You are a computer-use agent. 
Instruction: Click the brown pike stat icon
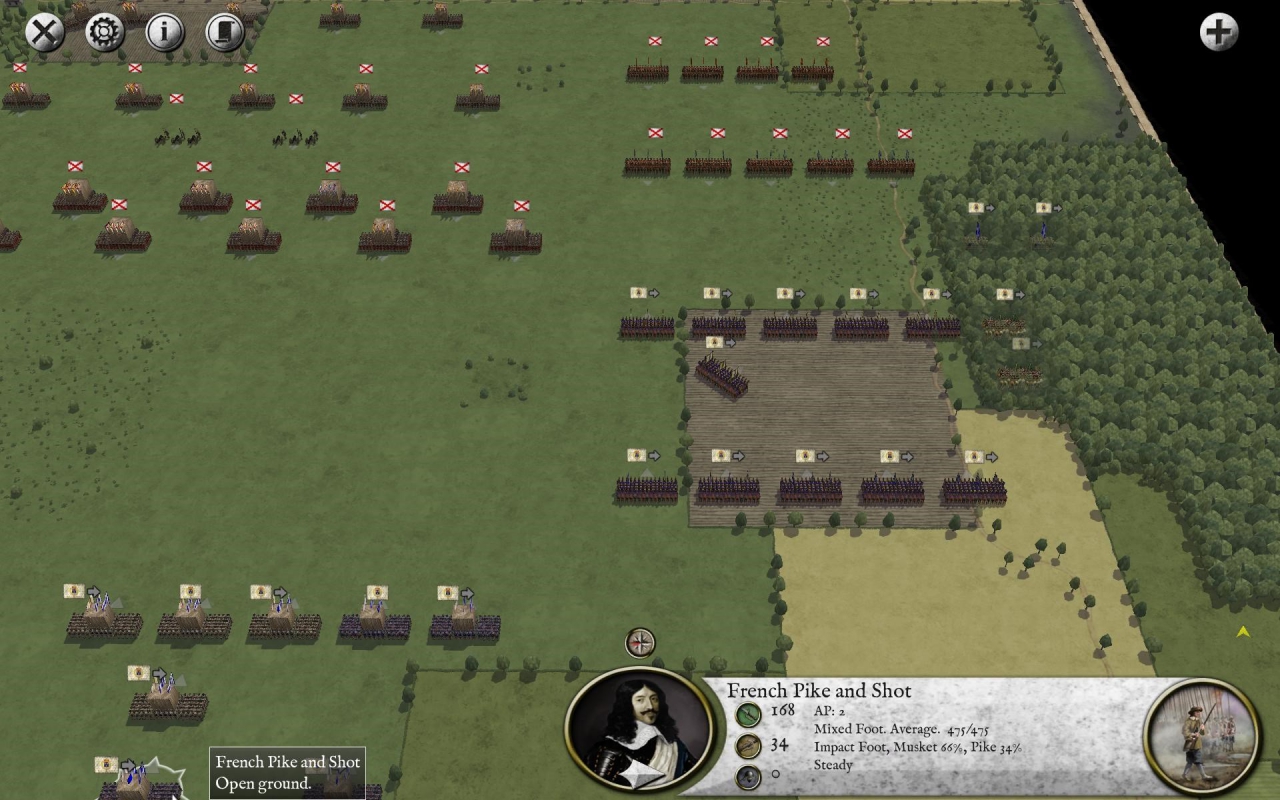[x=748, y=746]
